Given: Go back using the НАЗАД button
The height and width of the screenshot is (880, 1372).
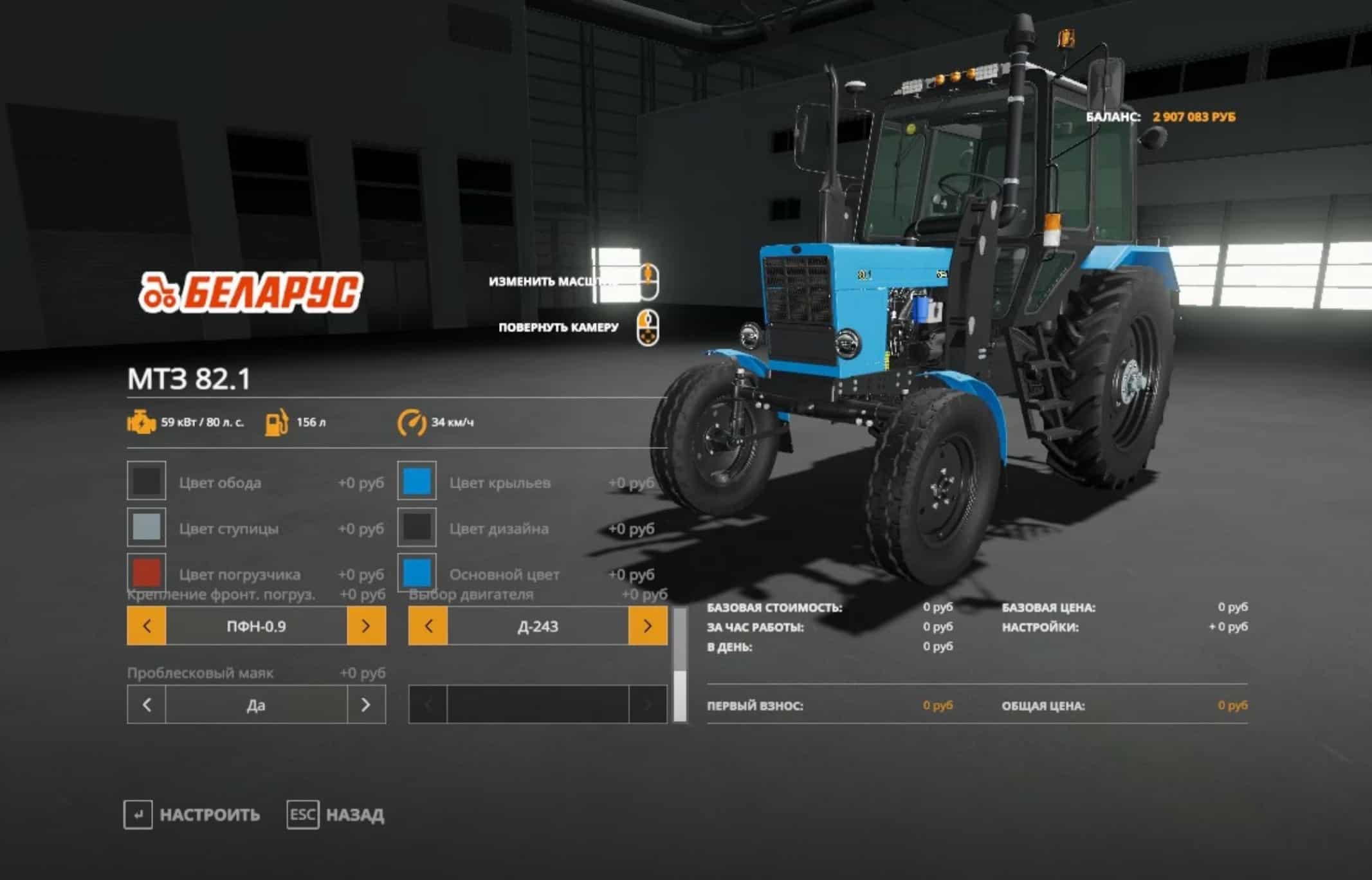Looking at the screenshot, I should [x=336, y=815].
